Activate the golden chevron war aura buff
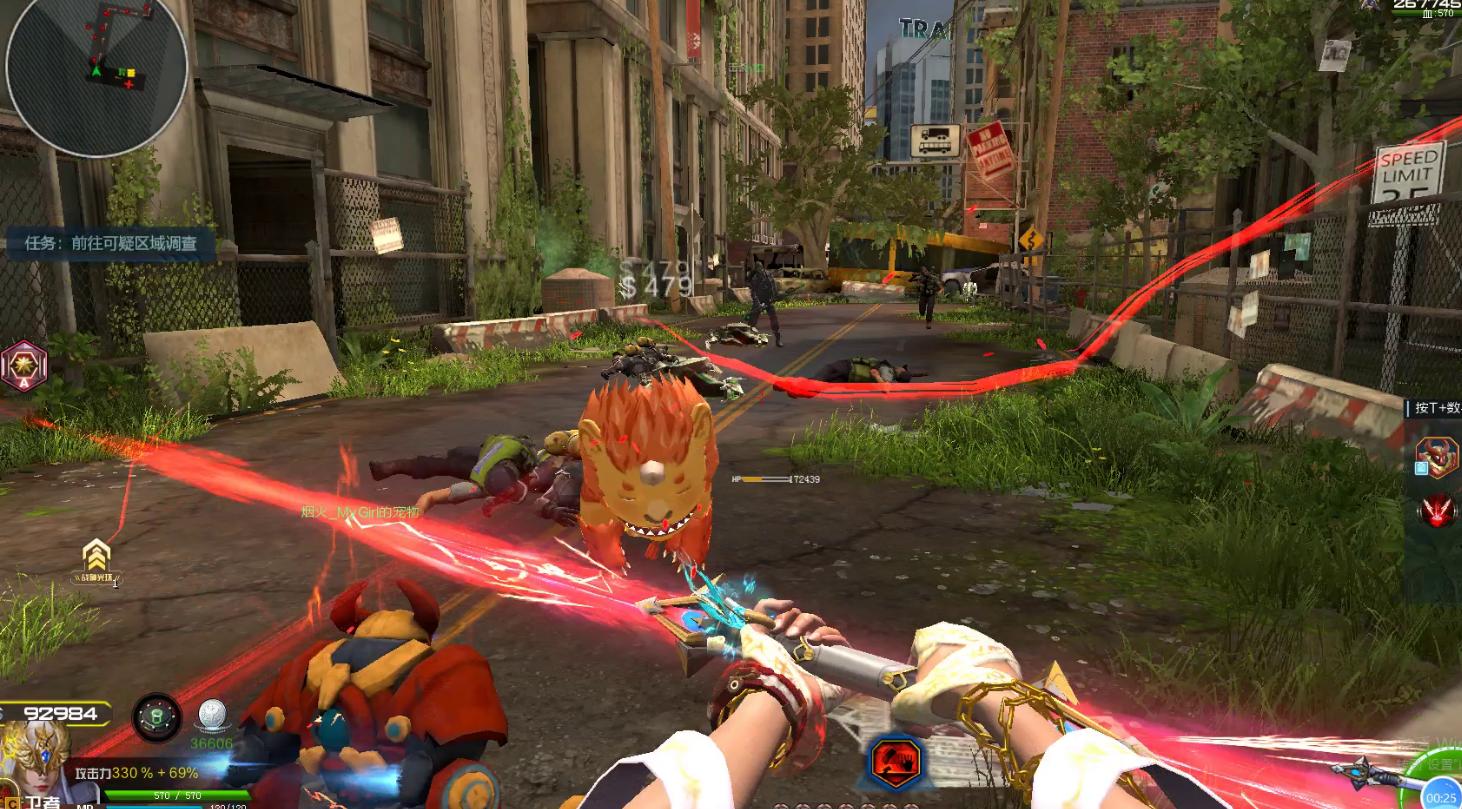 pos(96,556)
